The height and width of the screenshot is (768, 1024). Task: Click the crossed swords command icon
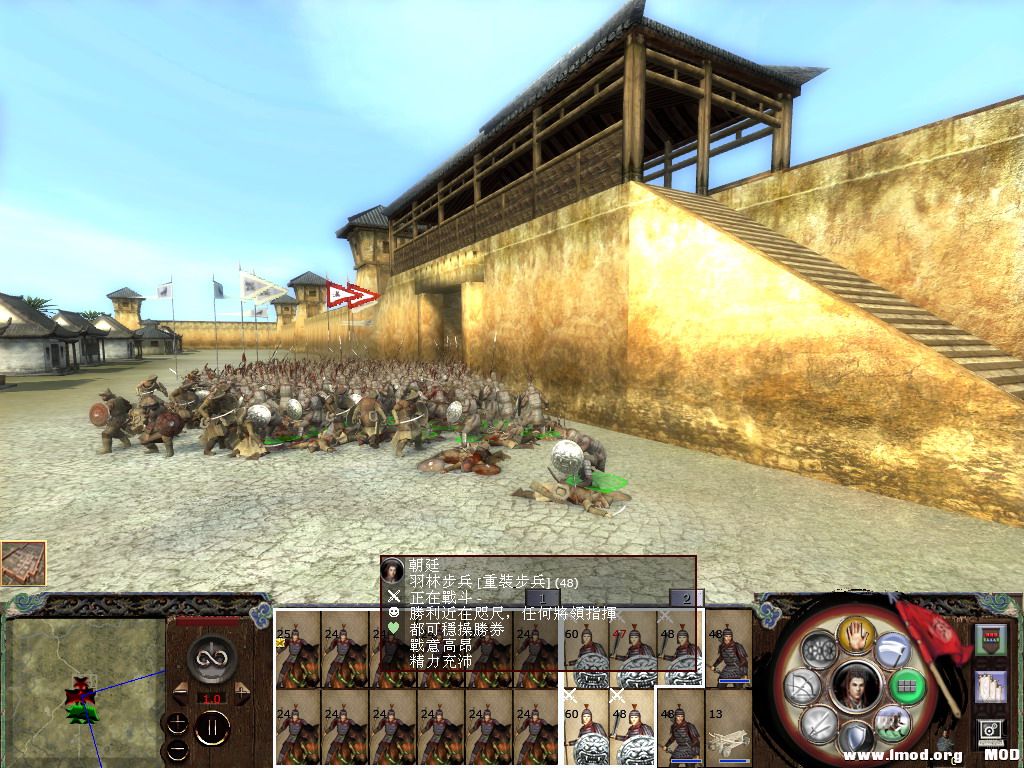(x=819, y=725)
